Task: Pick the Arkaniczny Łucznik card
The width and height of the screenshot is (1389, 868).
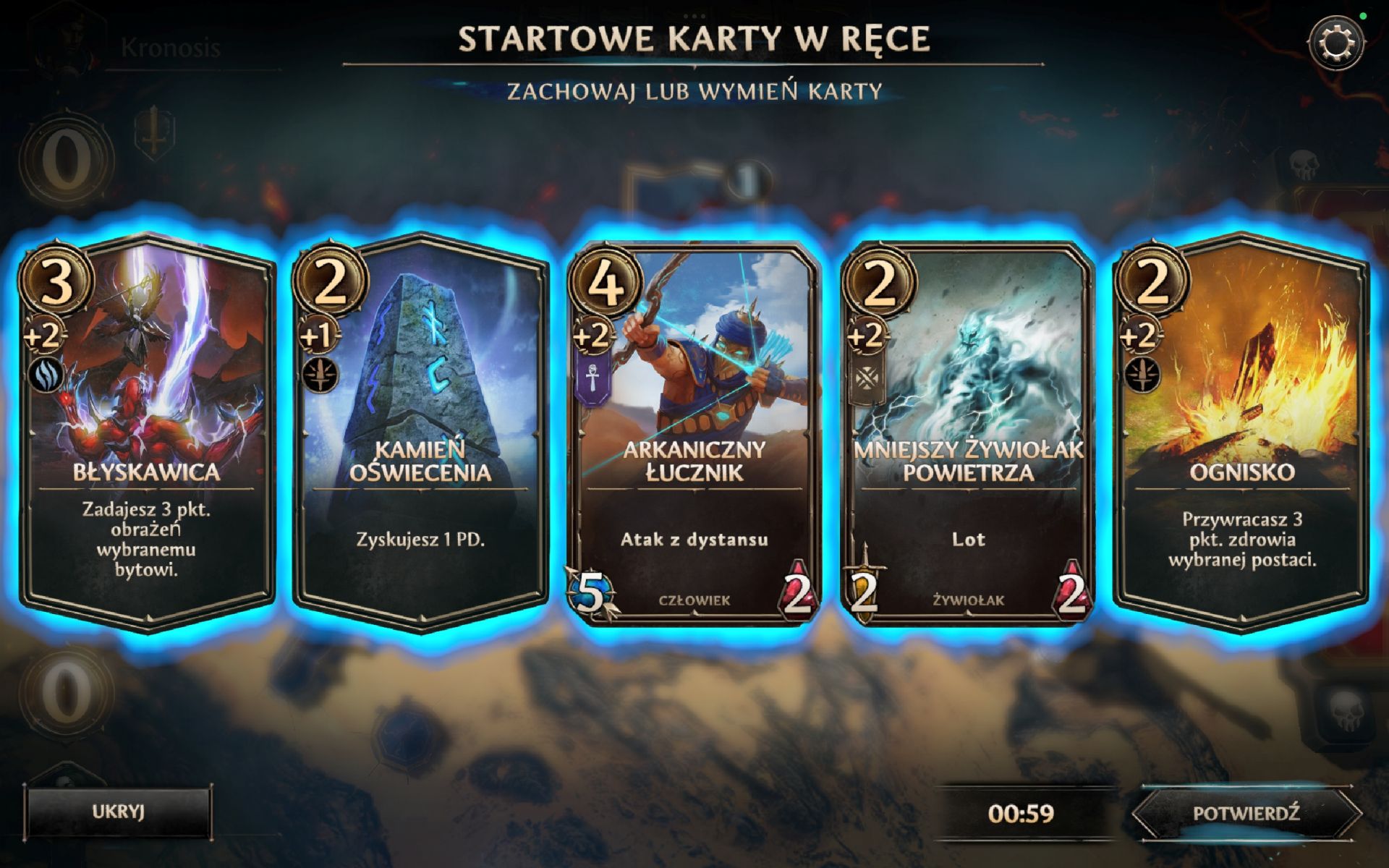Action: 694,434
